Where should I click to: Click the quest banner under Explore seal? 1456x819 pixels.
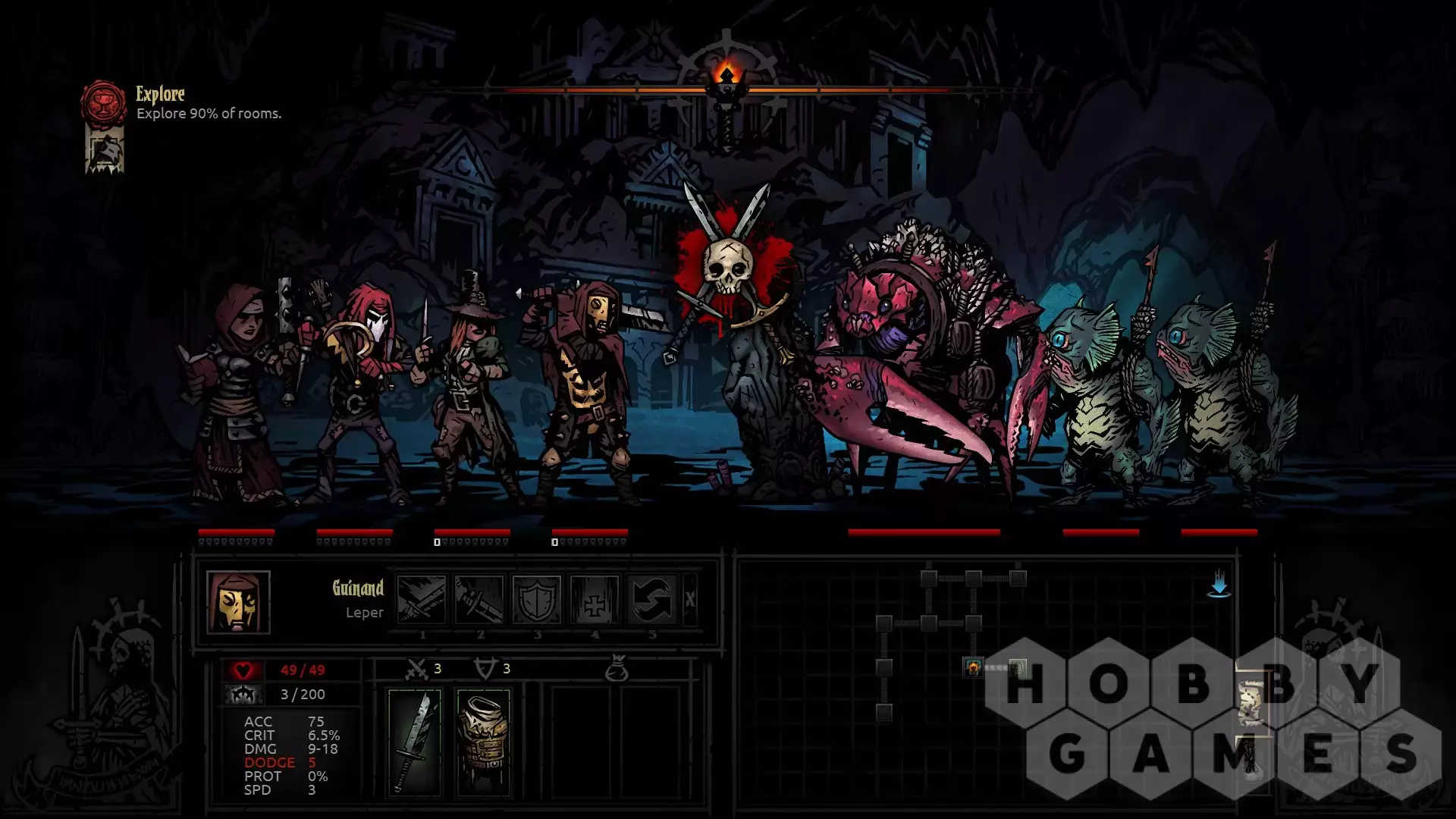pos(104,152)
